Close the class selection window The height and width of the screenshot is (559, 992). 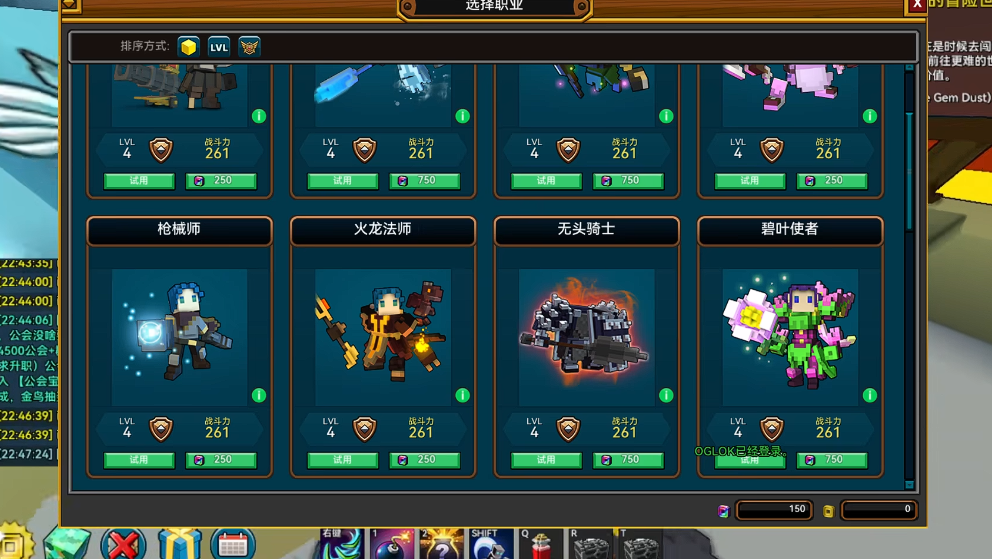pos(917,5)
